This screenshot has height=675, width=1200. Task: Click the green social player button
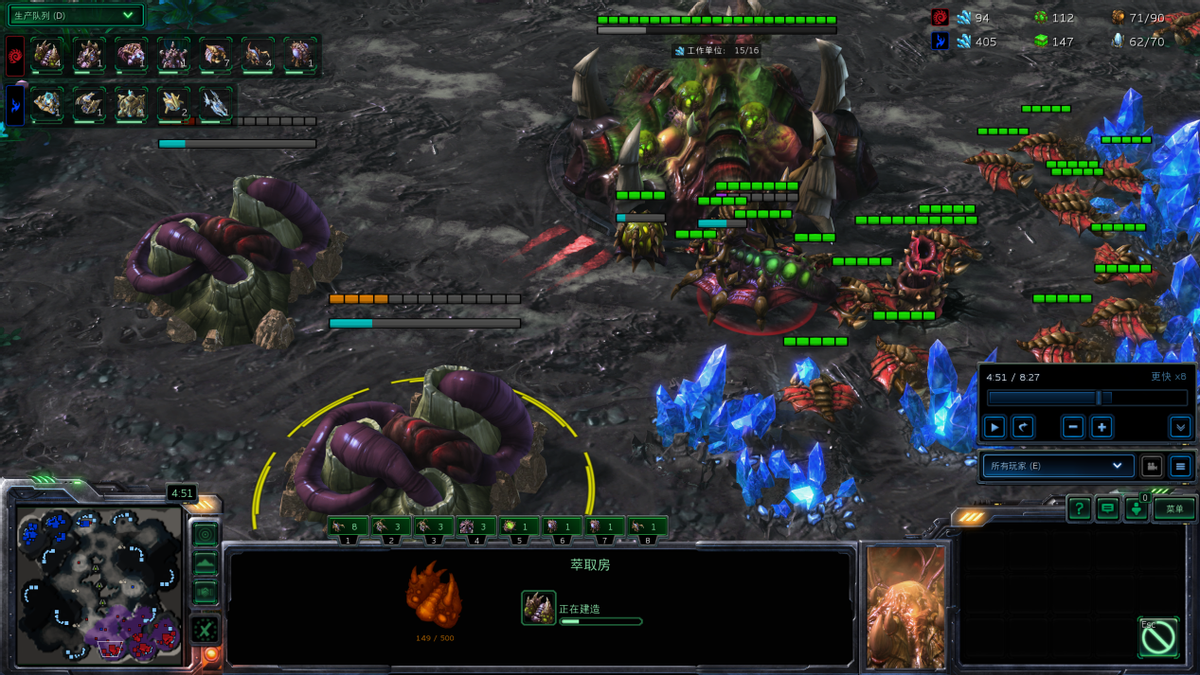1136,509
